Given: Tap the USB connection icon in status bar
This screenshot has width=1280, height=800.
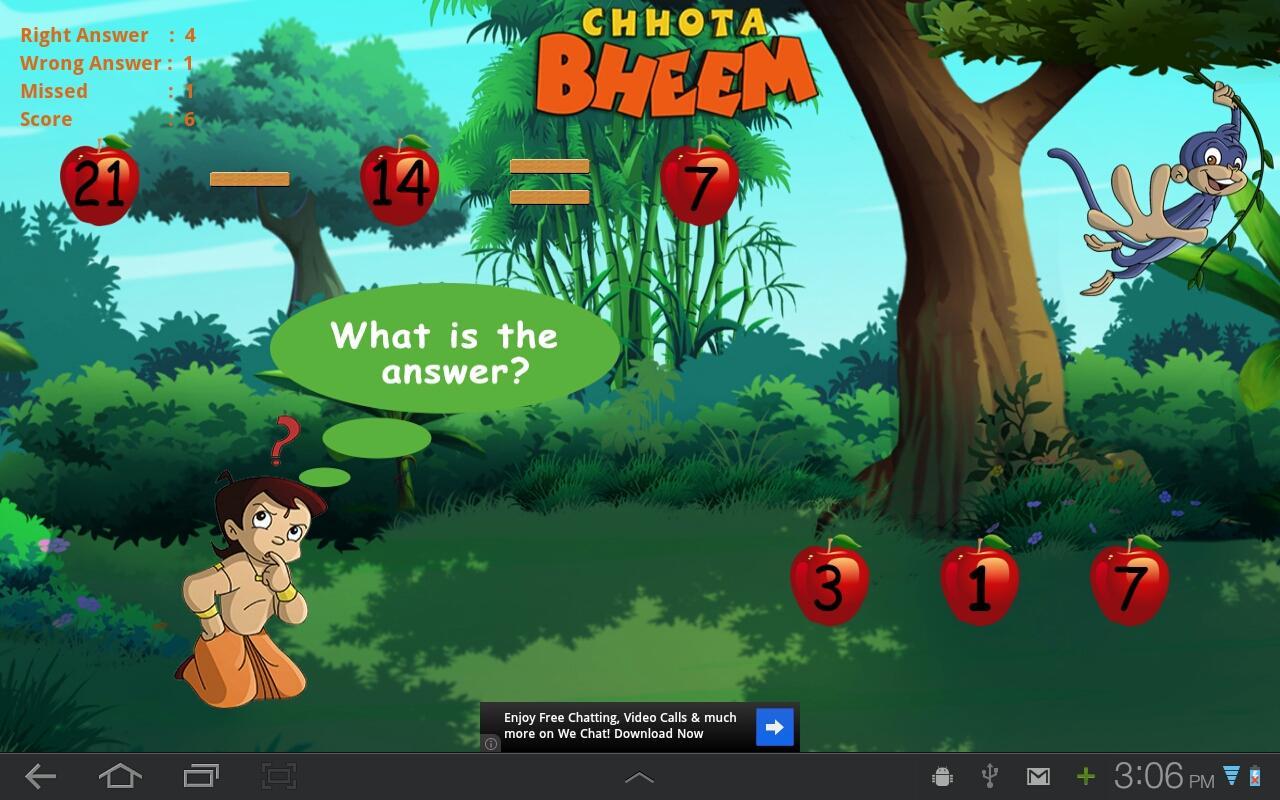Looking at the screenshot, I should coord(990,775).
